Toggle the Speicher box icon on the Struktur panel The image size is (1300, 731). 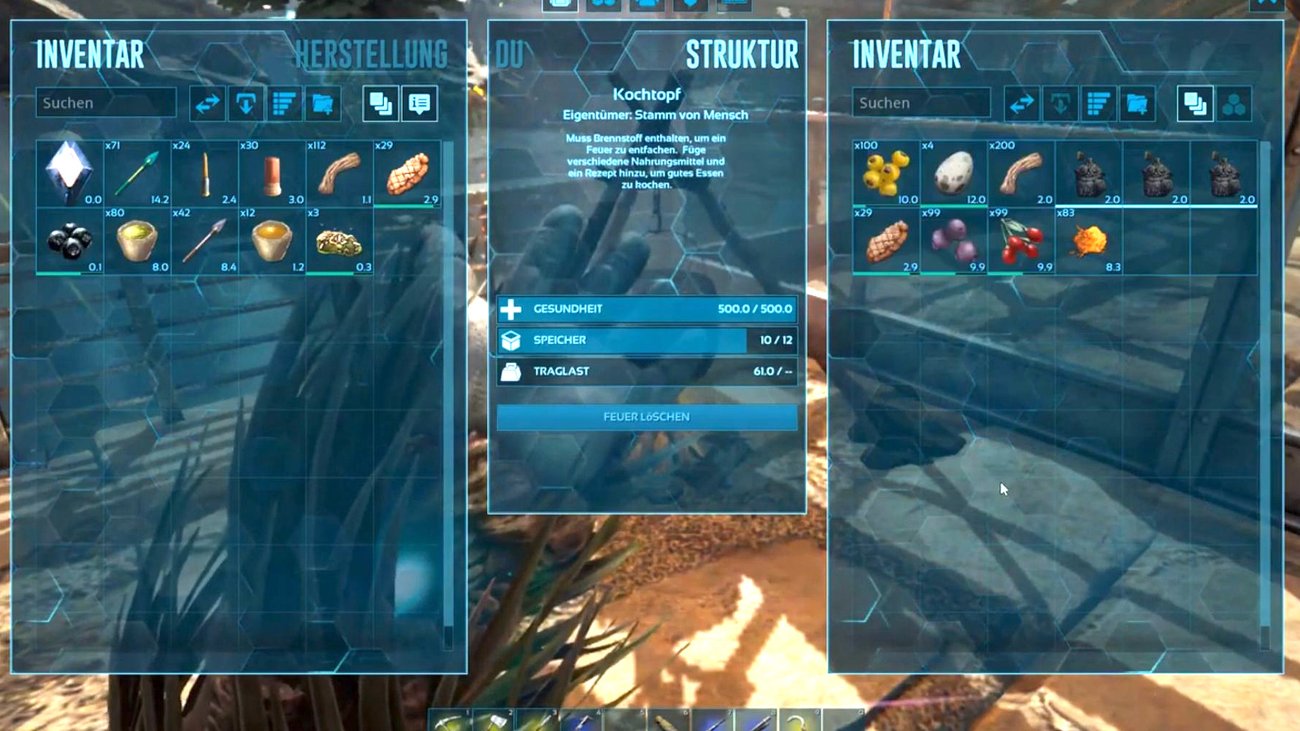pos(511,340)
